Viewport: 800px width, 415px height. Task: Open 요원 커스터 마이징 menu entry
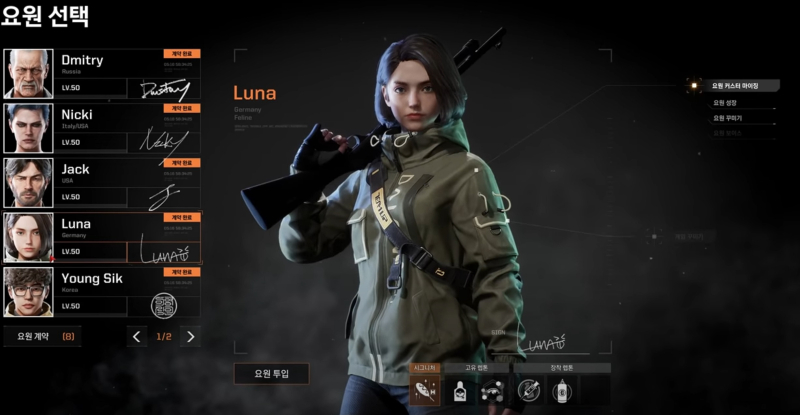[735, 86]
